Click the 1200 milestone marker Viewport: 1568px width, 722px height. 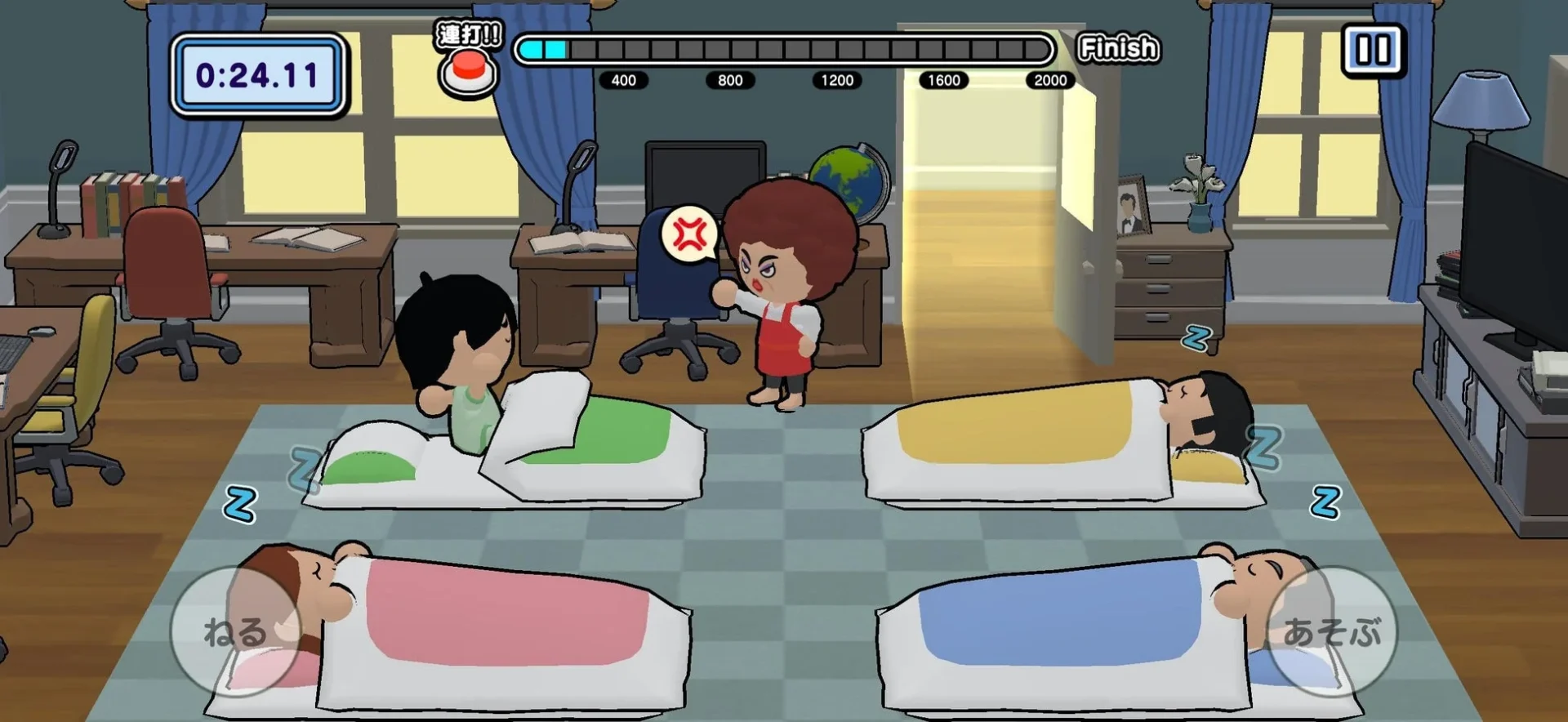tap(836, 80)
